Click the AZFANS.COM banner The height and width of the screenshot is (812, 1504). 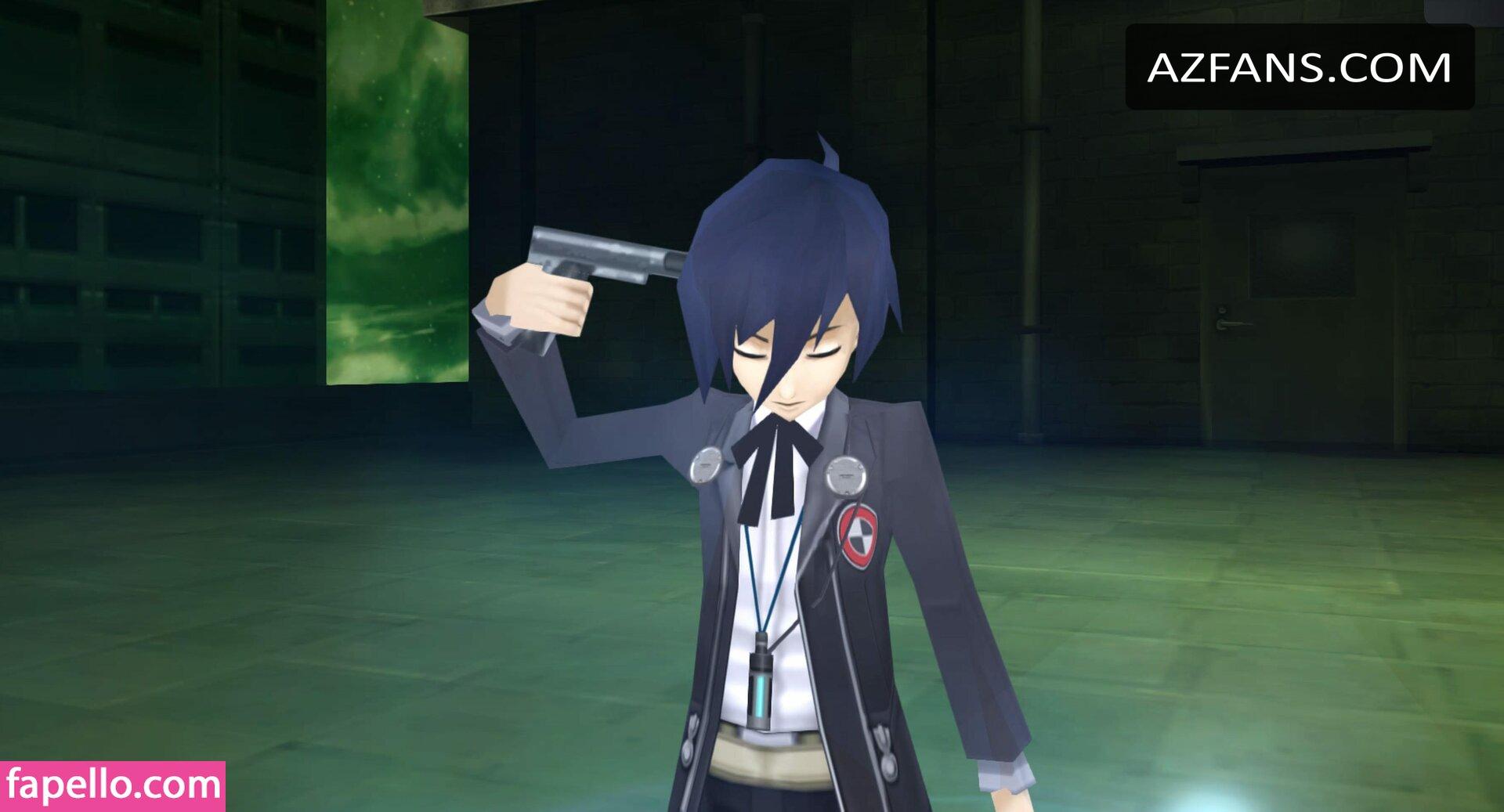point(1299,67)
